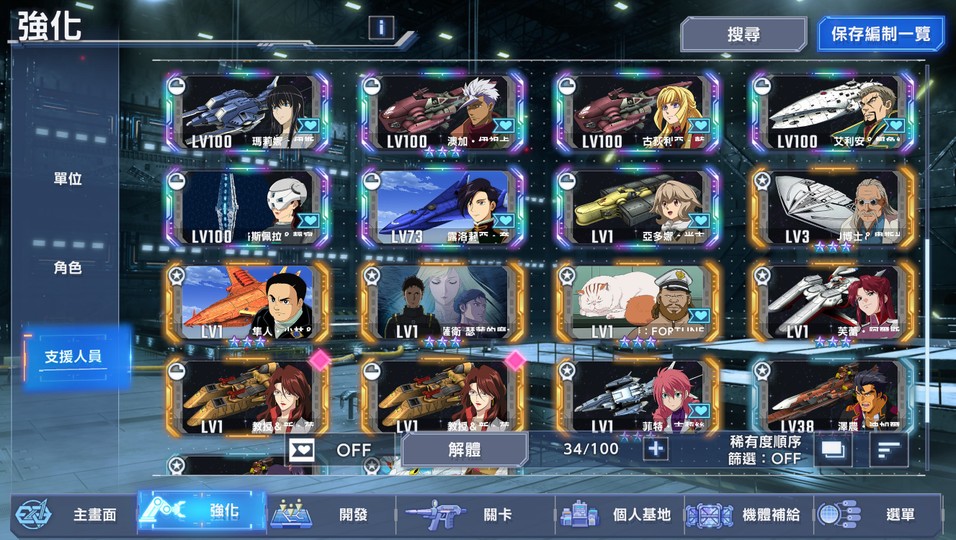Toggle the card display view icon
The image size is (956, 540).
(831, 450)
